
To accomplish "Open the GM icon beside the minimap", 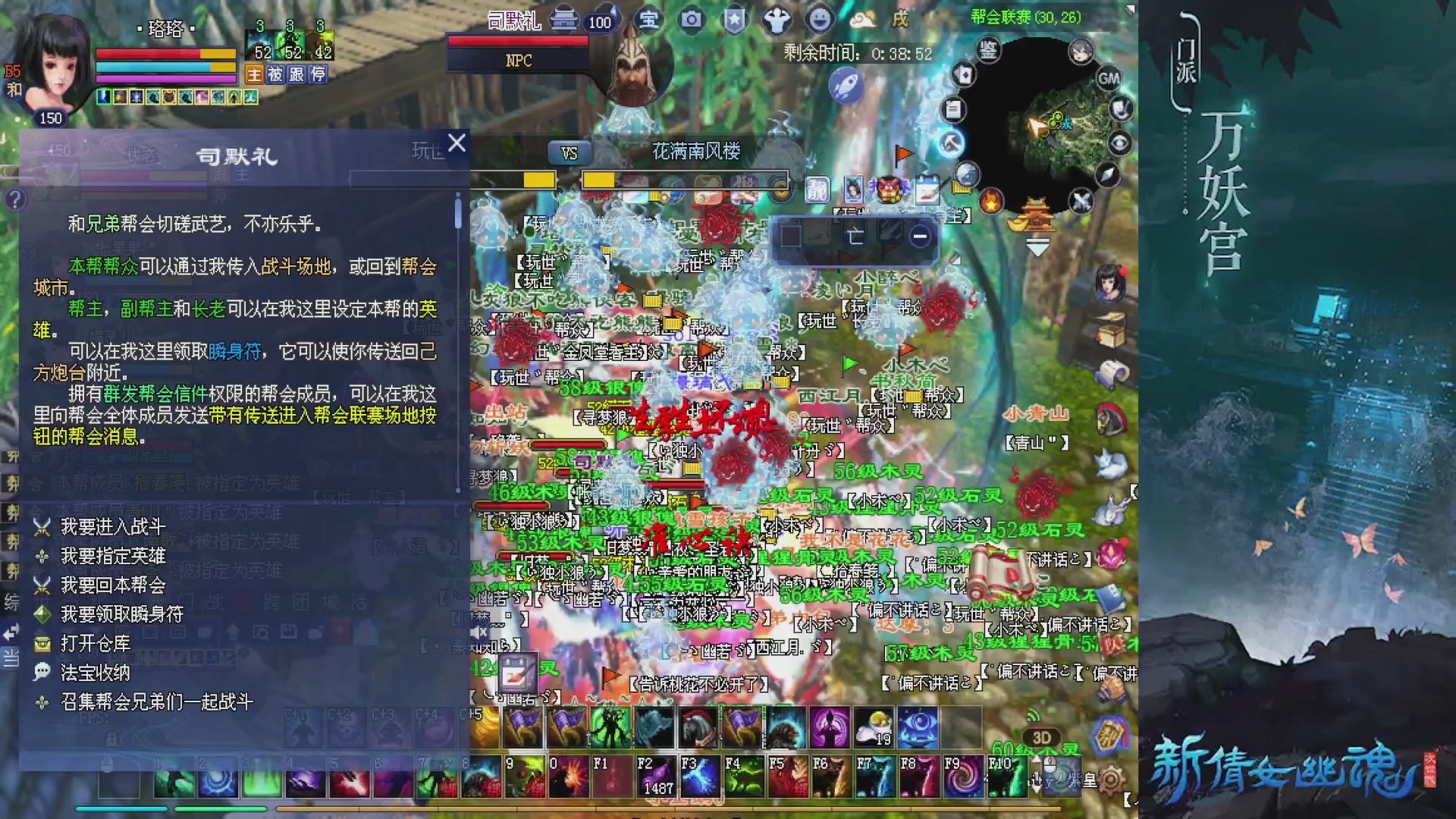I will click(x=1109, y=79).
